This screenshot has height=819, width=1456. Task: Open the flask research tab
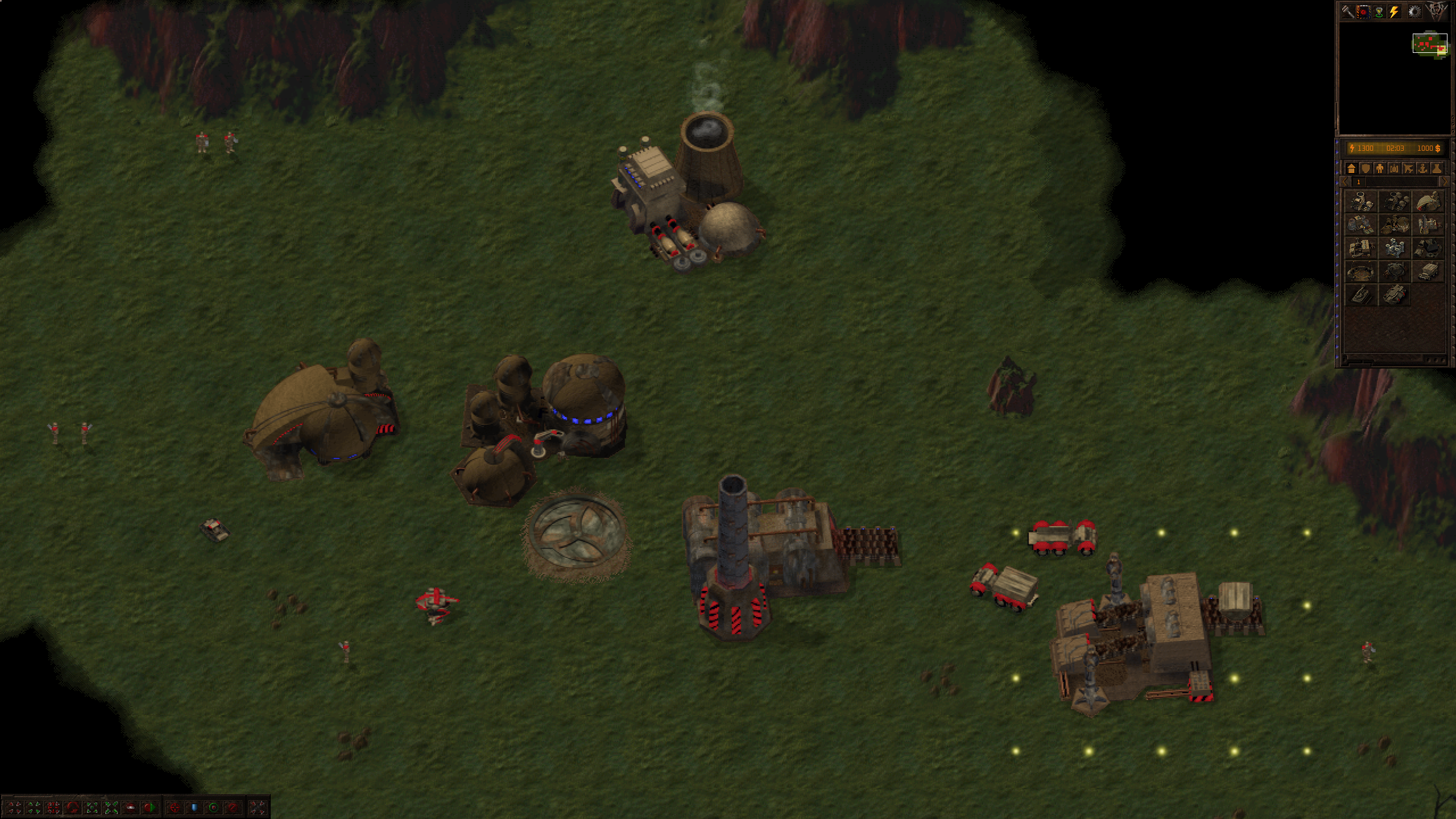click(x=1436, y=168)
